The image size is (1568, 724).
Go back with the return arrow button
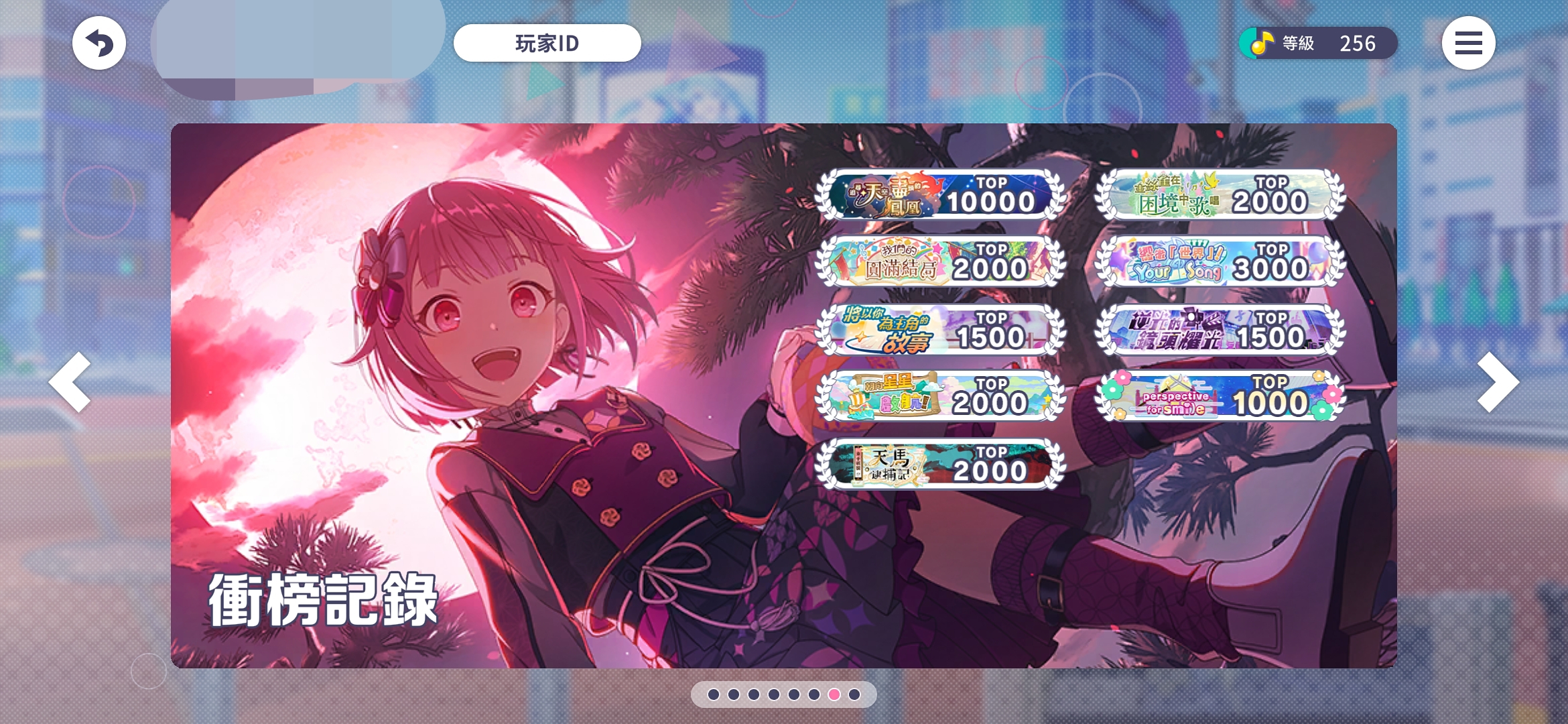pos(99,44)
